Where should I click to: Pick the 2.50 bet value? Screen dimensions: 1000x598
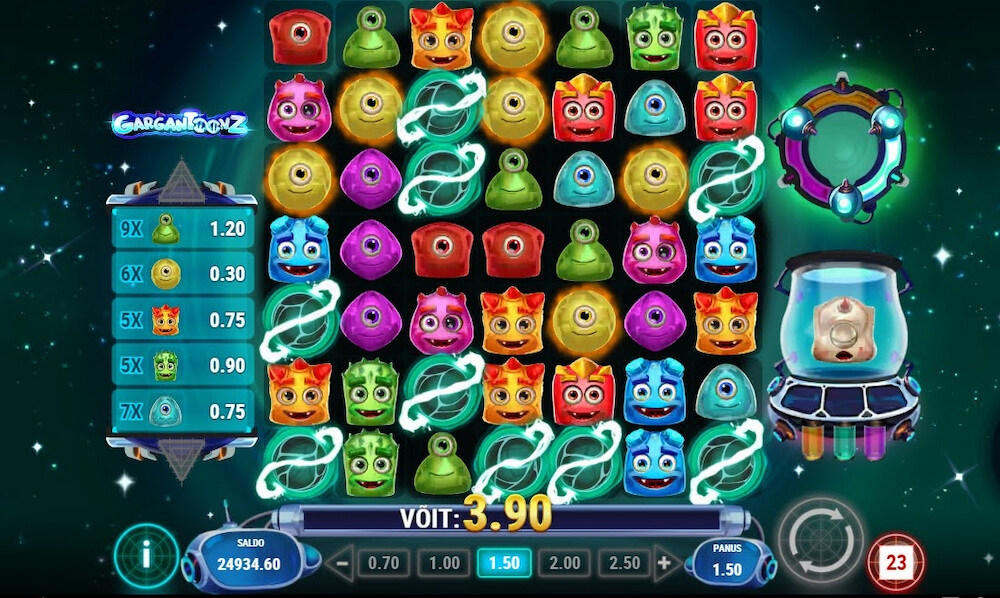coord(624,563)
